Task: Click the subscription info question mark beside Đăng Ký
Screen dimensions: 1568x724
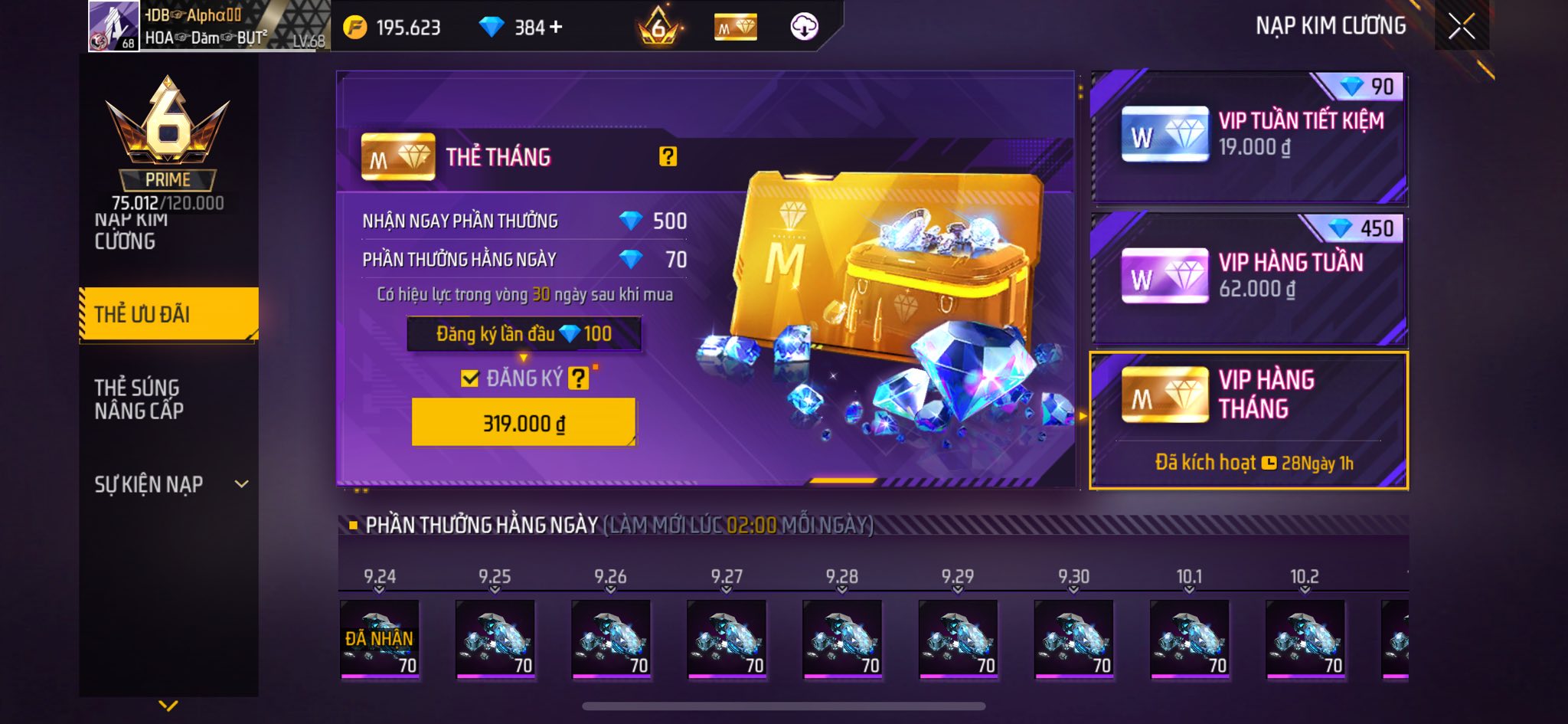Action: [x=578, y=378]
